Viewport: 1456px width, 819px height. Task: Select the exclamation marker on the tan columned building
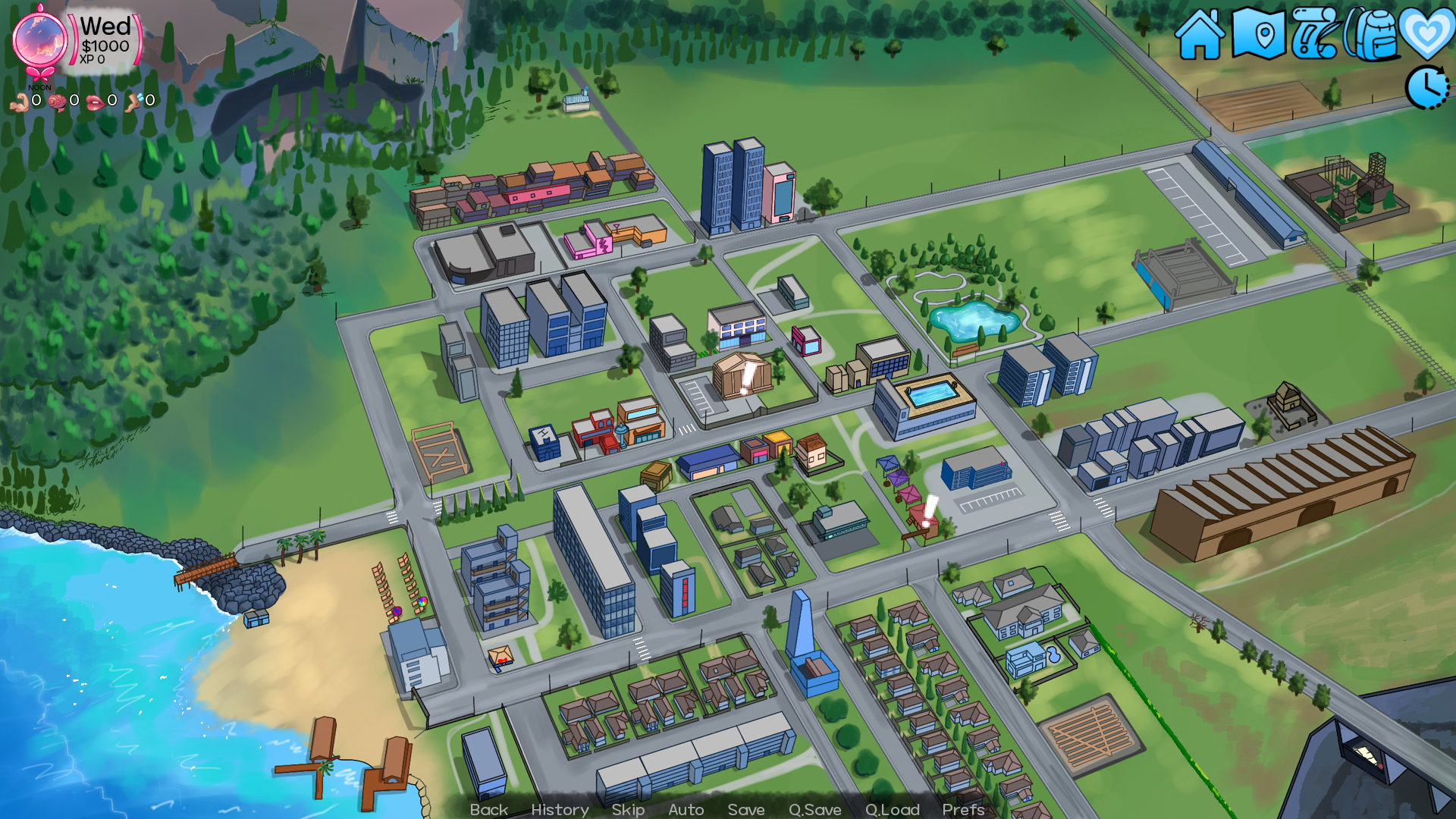(x=748, y=378)
